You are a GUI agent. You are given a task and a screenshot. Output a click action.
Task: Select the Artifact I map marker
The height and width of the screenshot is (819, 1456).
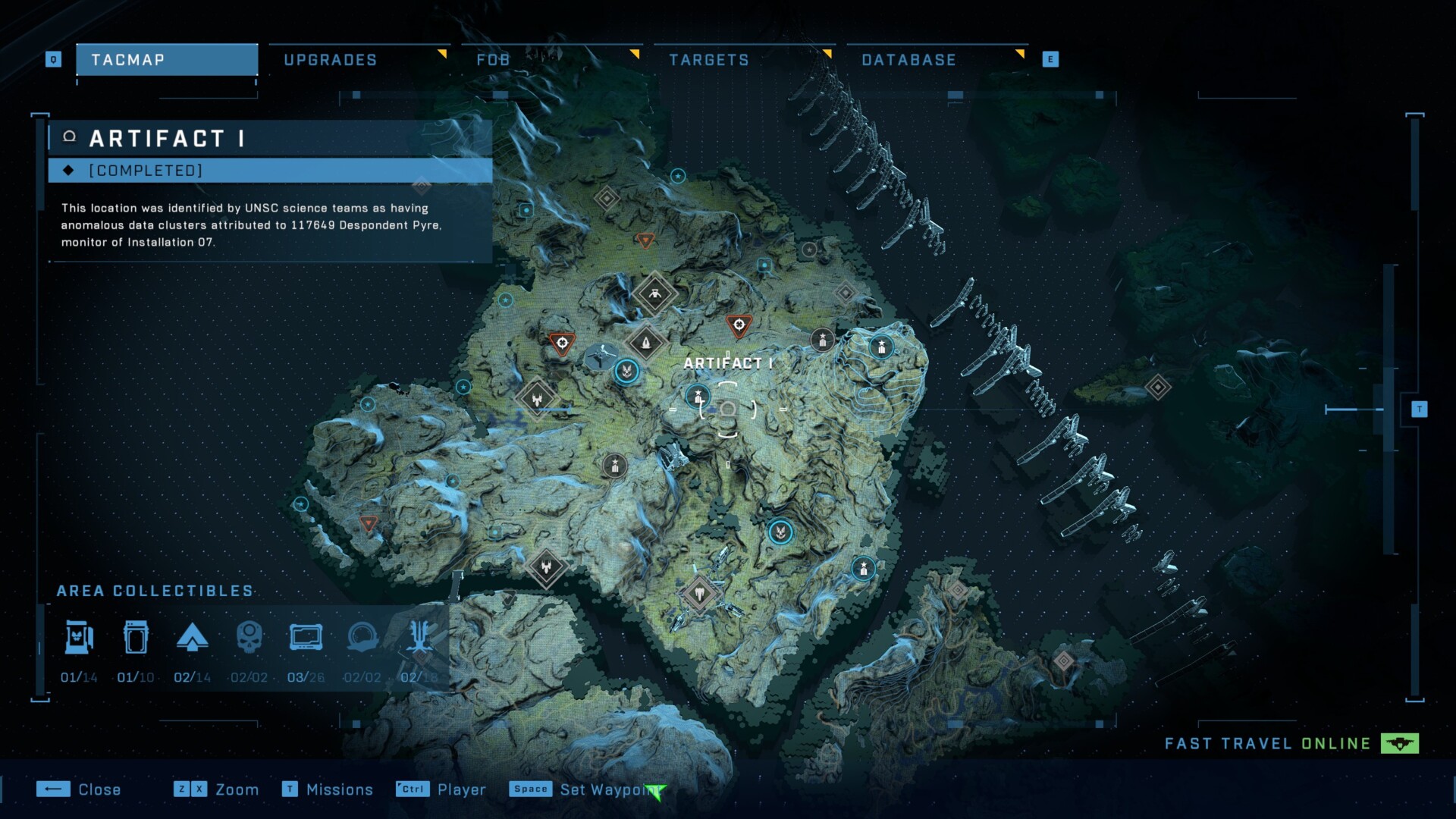pyautogui.click(x=727, y=409)
